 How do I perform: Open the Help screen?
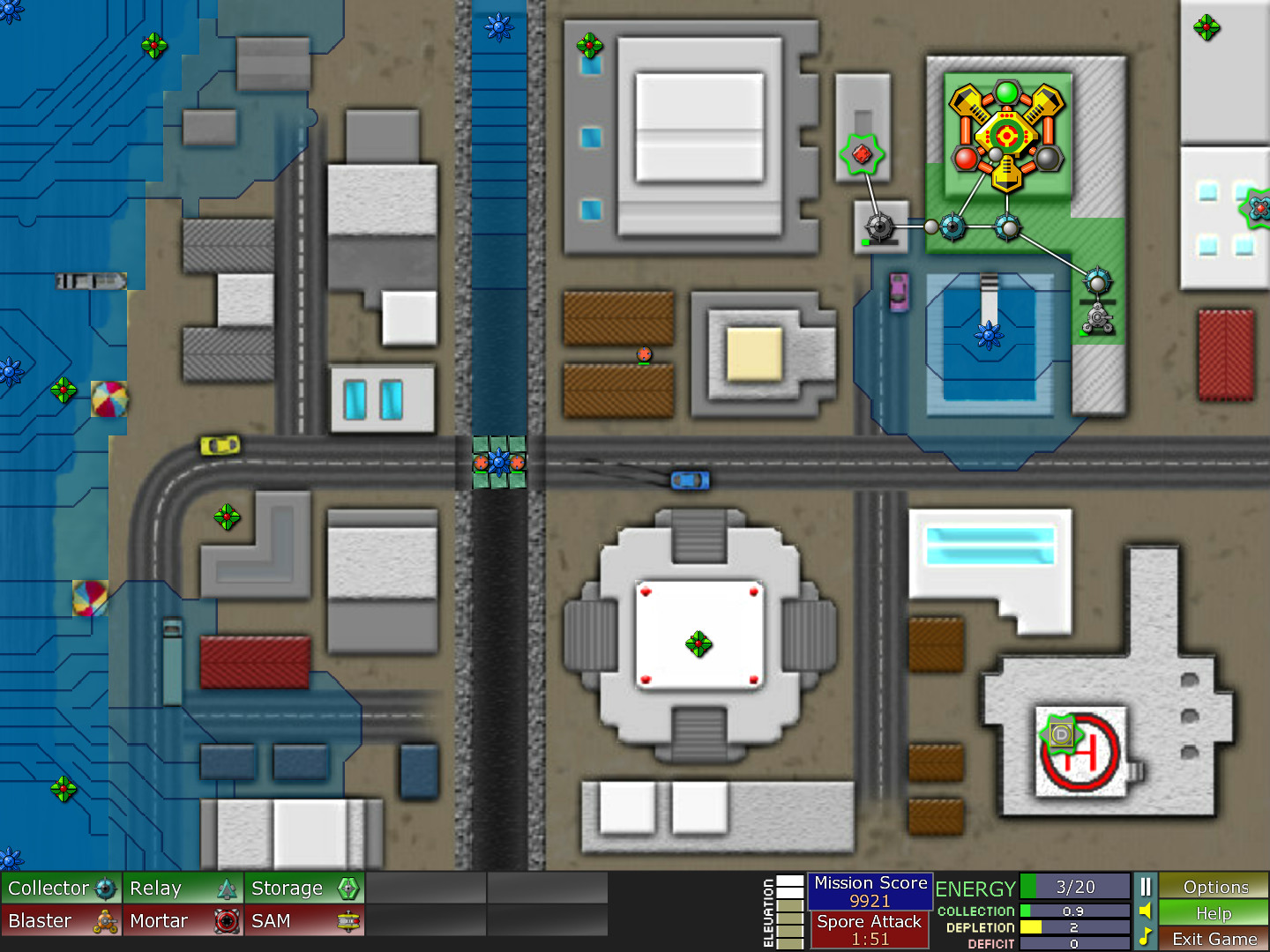pyautogui.click(x=1214, y=914)
